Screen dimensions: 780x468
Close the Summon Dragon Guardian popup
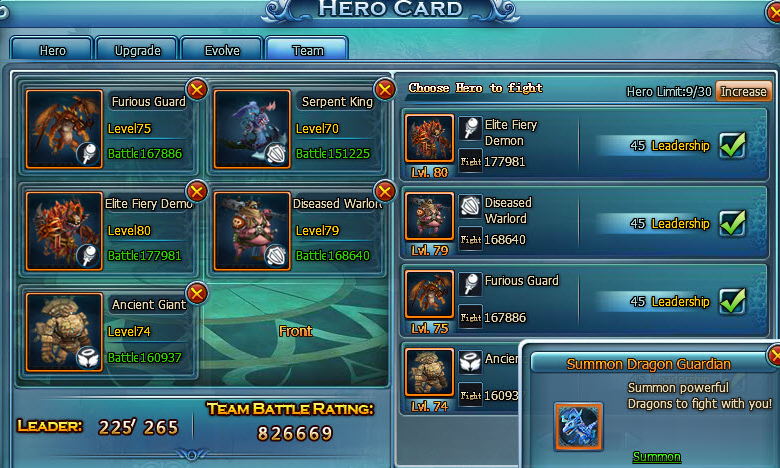pos(774,355)
